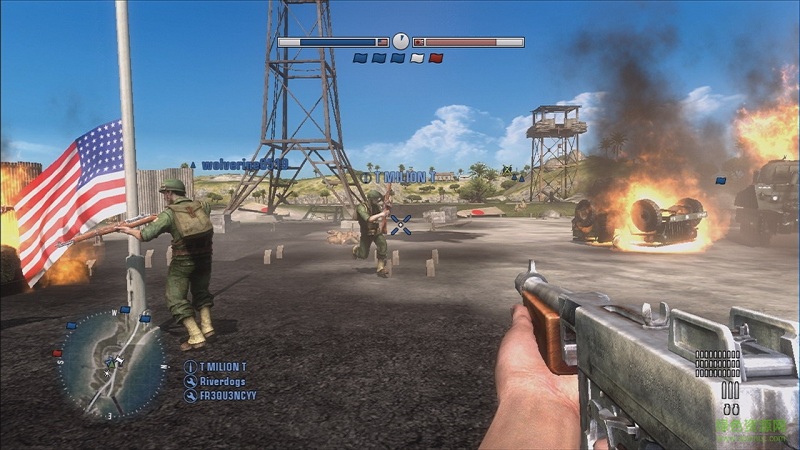
Task: Click the white neutral flag icon
Action: 417,58
